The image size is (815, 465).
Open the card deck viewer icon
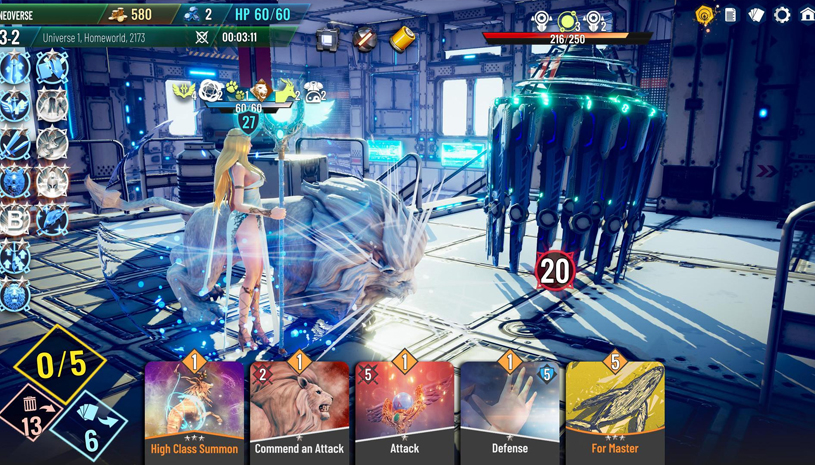(x=756, y=15)
